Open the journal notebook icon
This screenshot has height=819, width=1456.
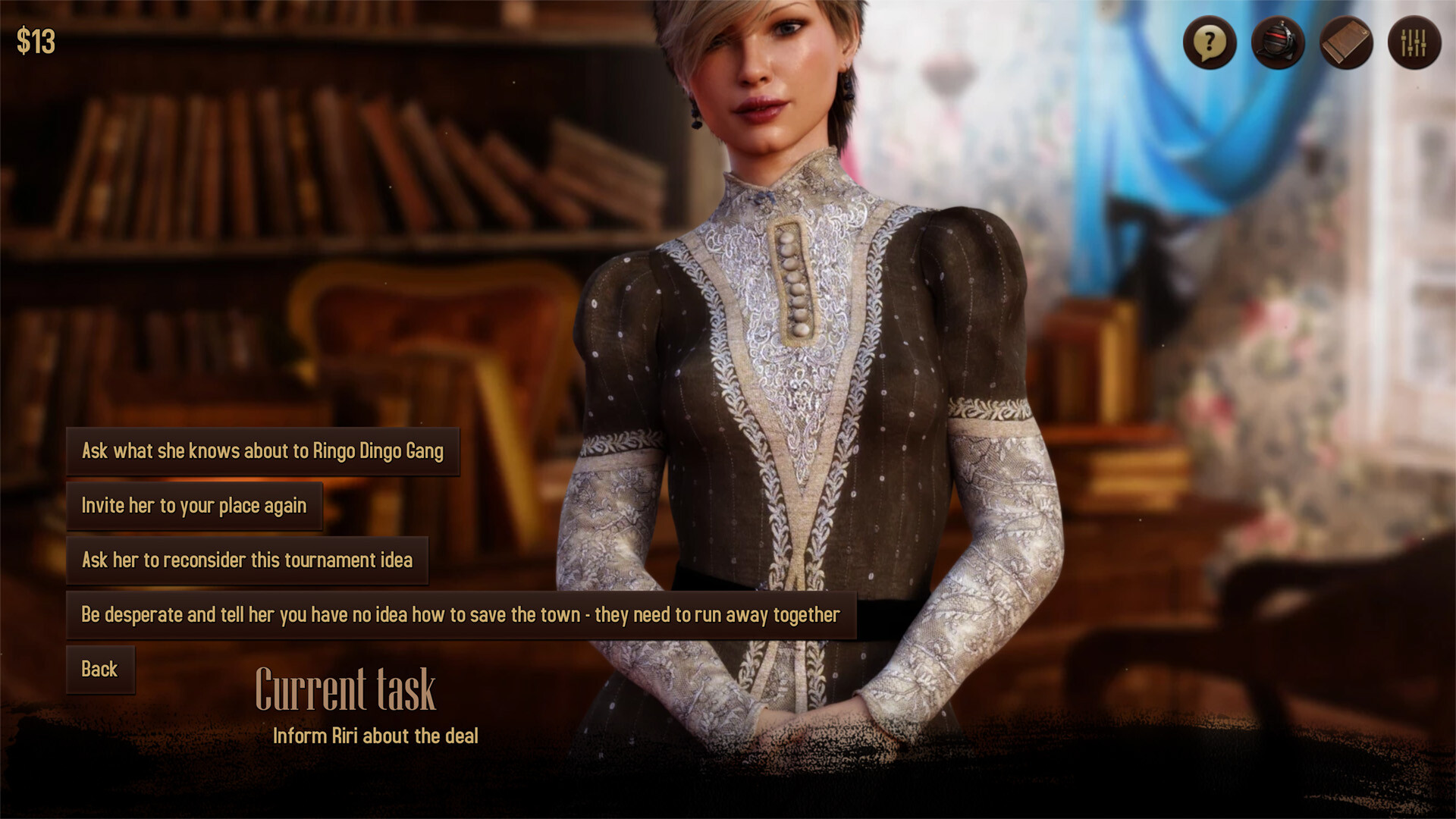point(1345,43)
